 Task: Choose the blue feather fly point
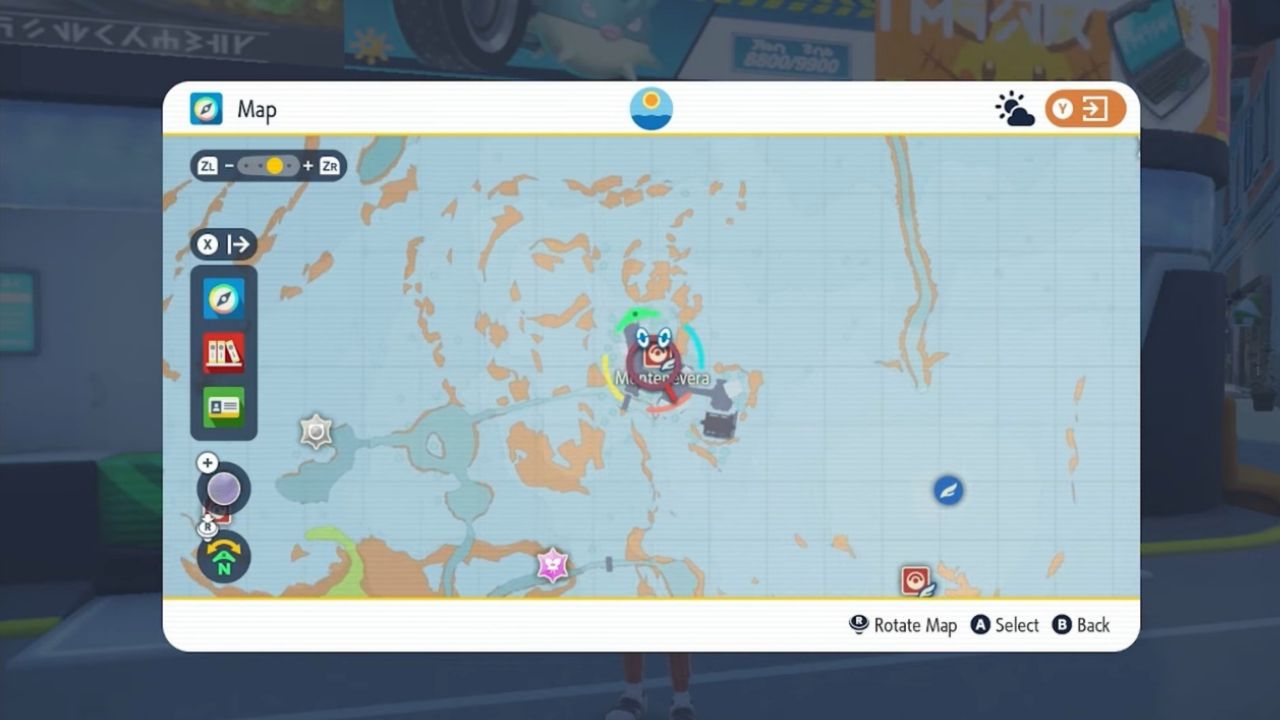[x=948, y=490]
